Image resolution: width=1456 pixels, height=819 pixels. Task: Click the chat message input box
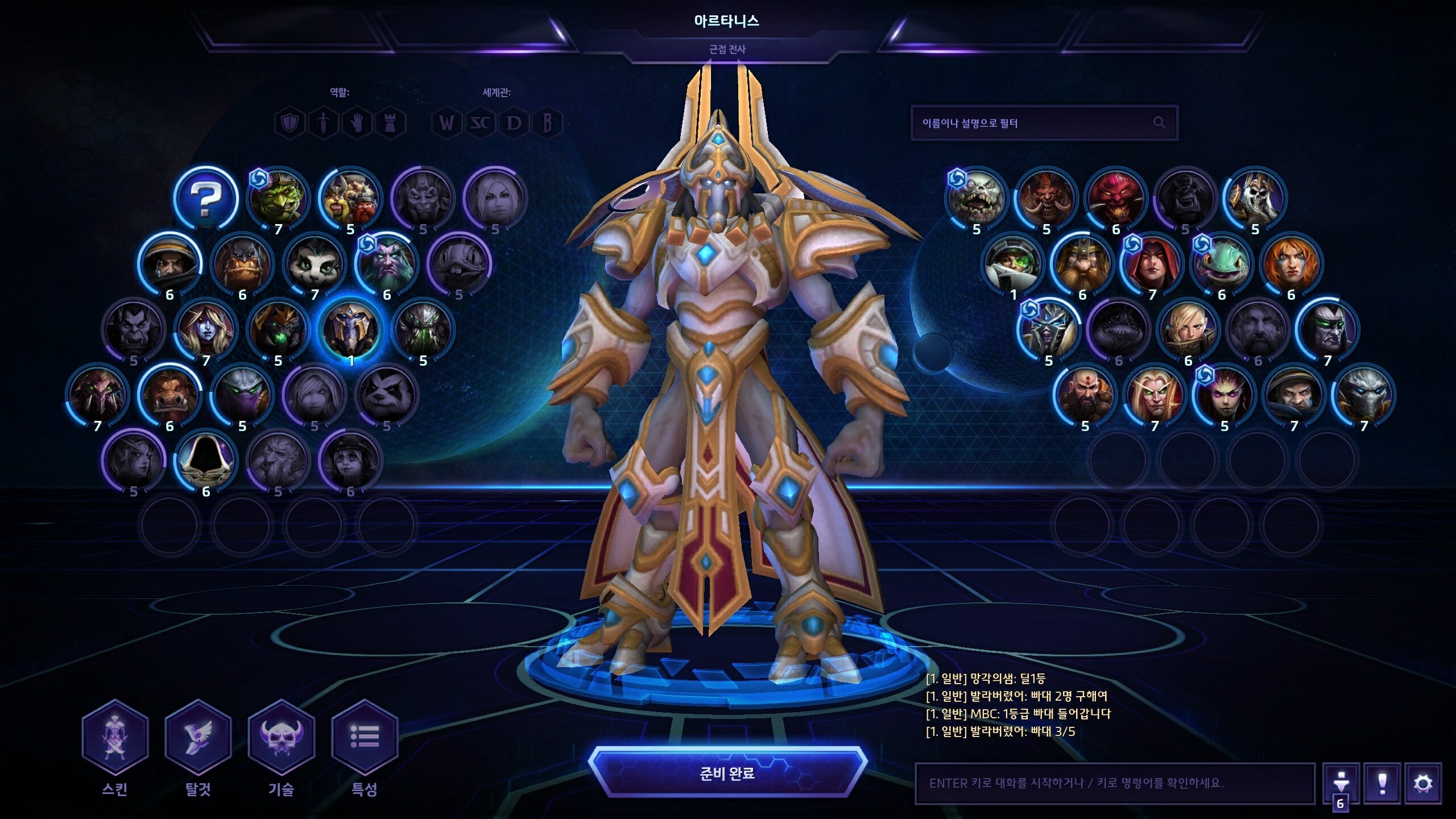tap(1115, 783)
